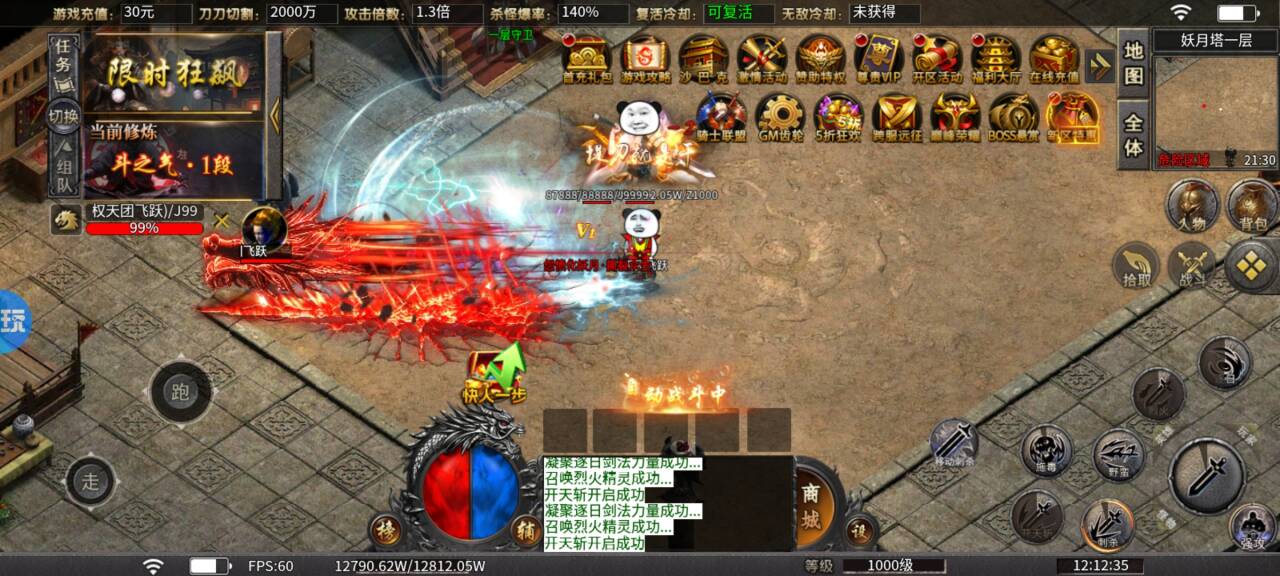This screenshot has width=1280, height=576.
Task: Activate the 野蛮 charge skill
Action: 1118,455
